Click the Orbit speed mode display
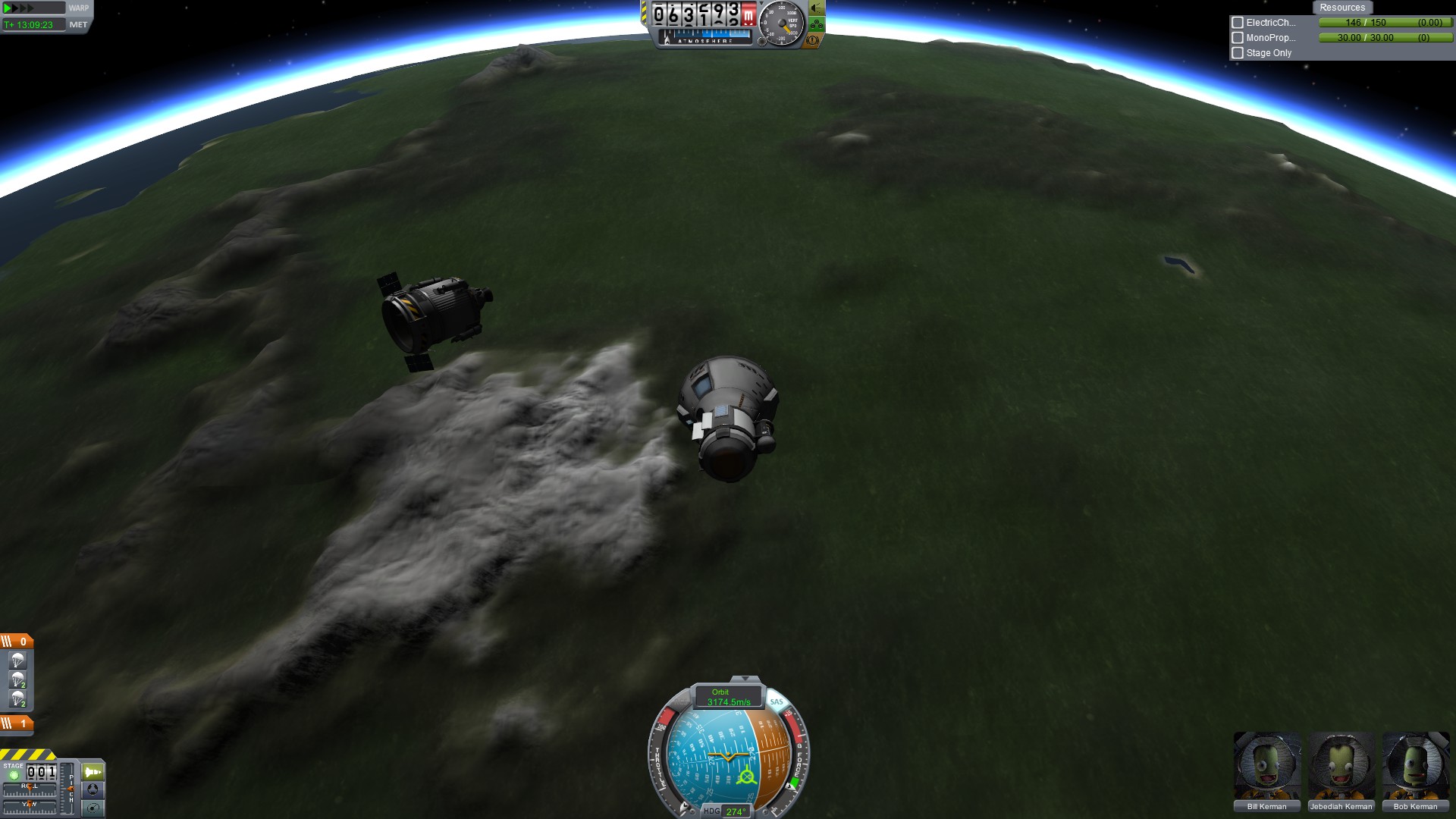The image size is (1456, 819). (x=727, y=697)
